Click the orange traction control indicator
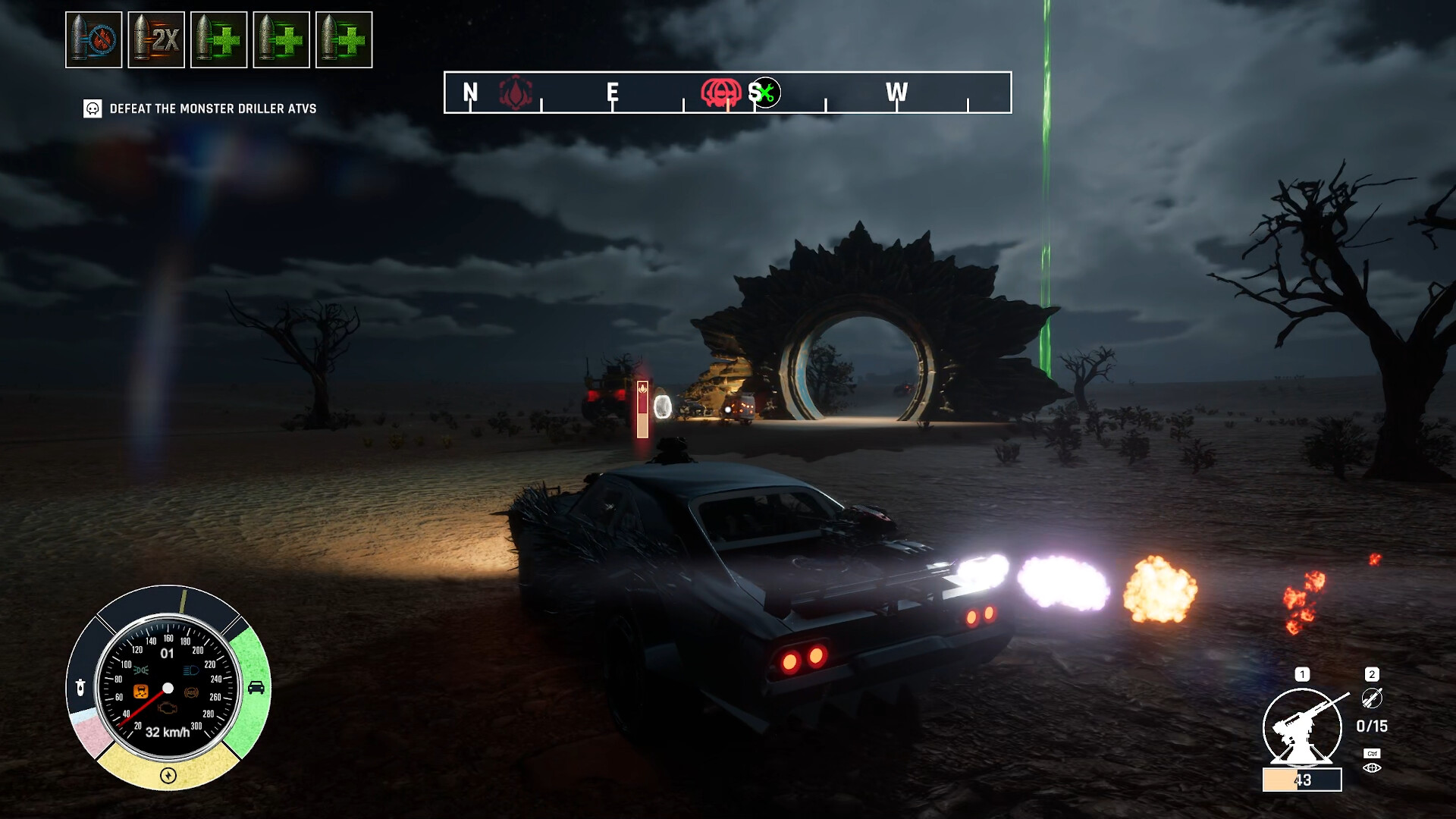This screenshot has width=1456, height=819. point(141,691)
